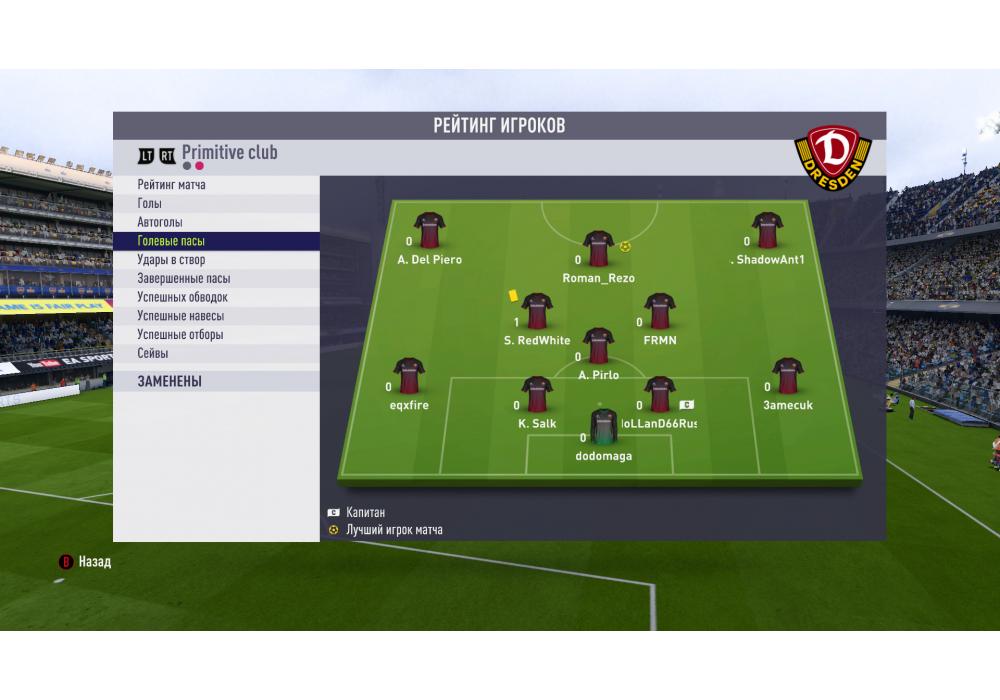View the Успешные навесы stats
Viewport: 1000px width, 700px height.
point(180,316)
